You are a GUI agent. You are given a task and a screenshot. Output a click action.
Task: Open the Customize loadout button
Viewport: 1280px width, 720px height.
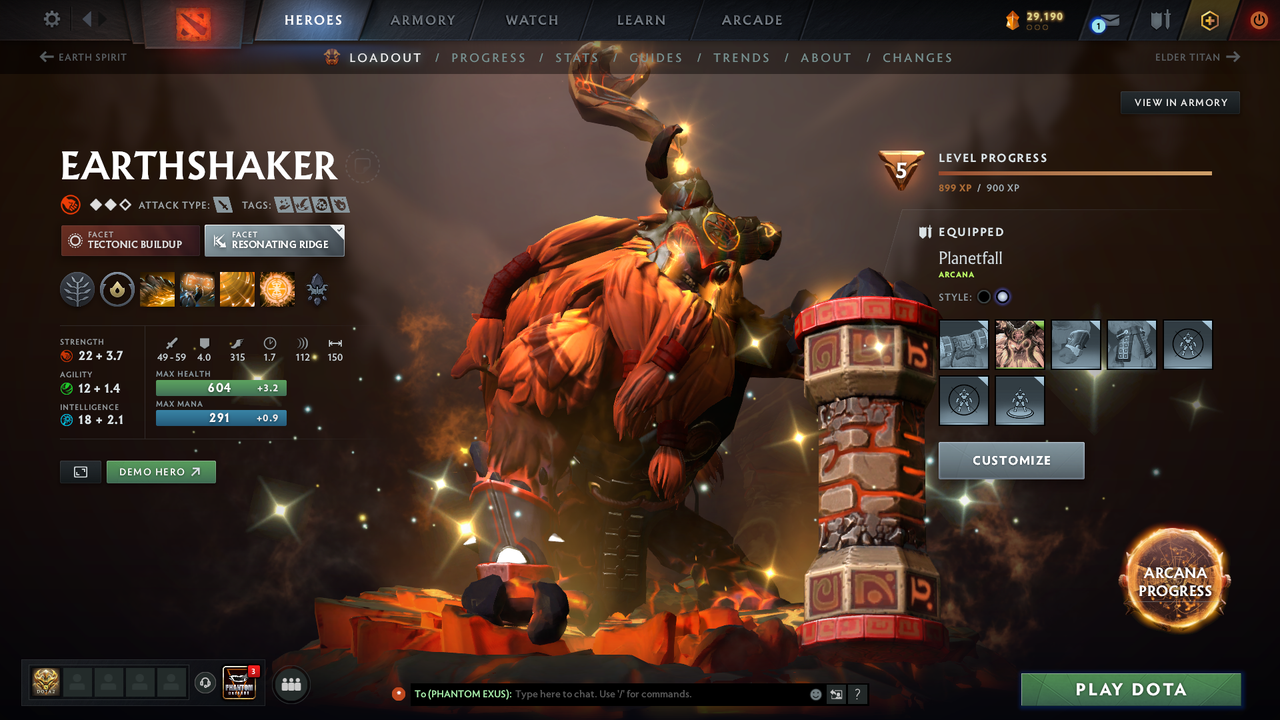[x=1011, y=460]
